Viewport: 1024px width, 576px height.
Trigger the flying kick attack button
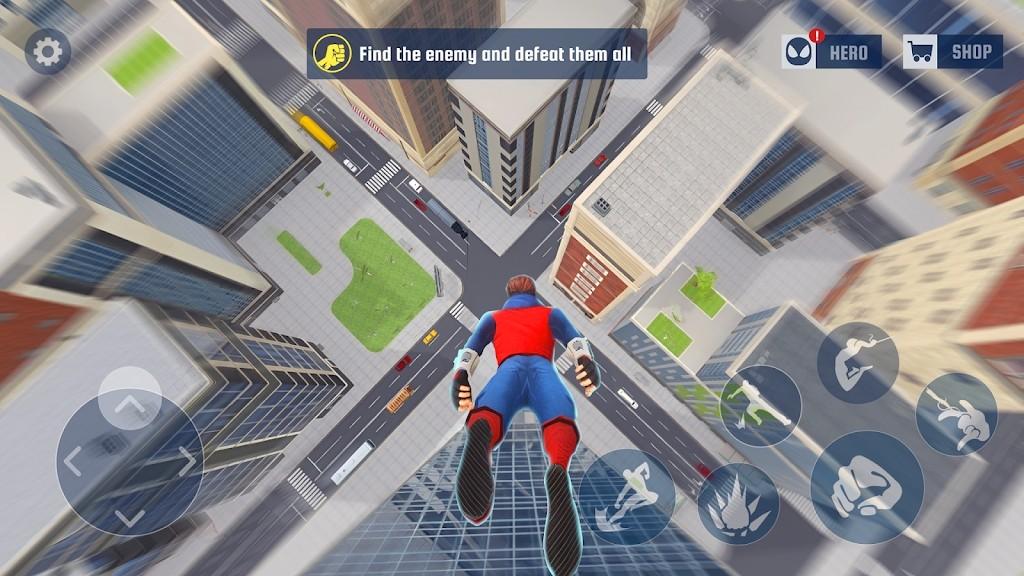click(760, 405)
